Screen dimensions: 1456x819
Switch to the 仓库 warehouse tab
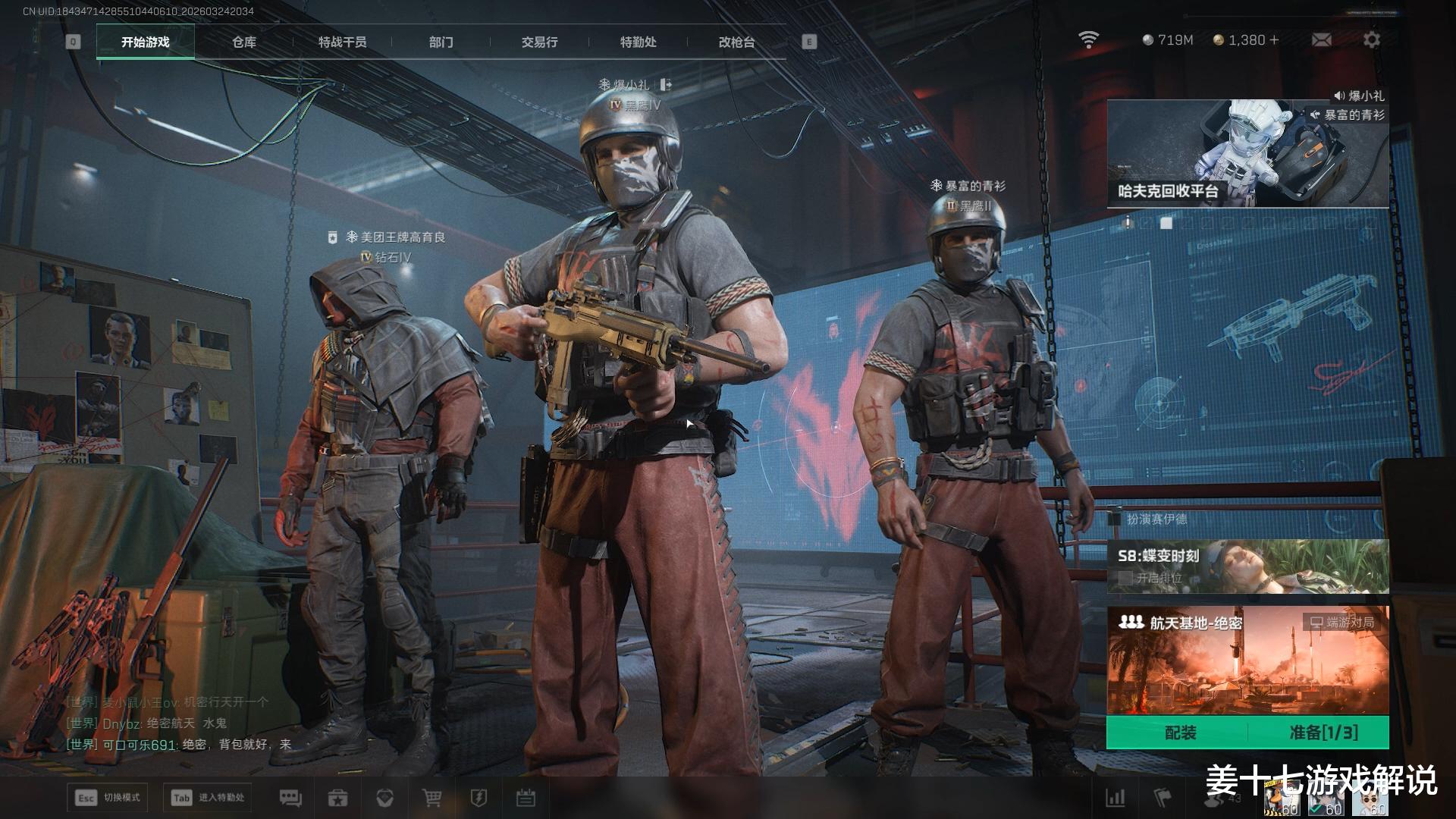coord(244,42)
